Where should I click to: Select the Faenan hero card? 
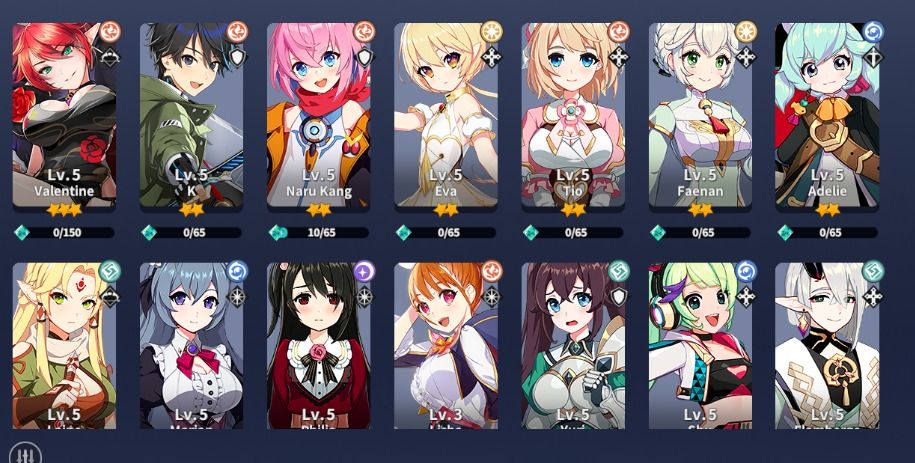699,115
